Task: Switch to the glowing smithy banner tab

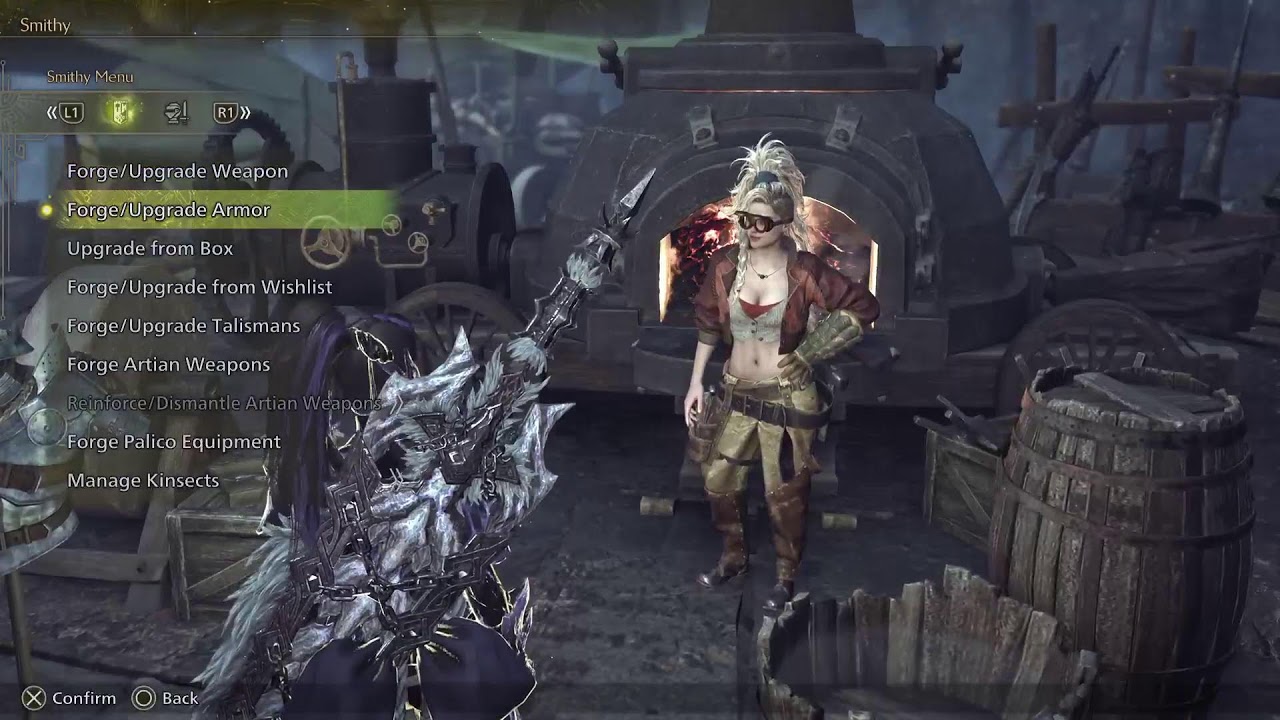Action: pyautogui.click(x=121, y=113)
